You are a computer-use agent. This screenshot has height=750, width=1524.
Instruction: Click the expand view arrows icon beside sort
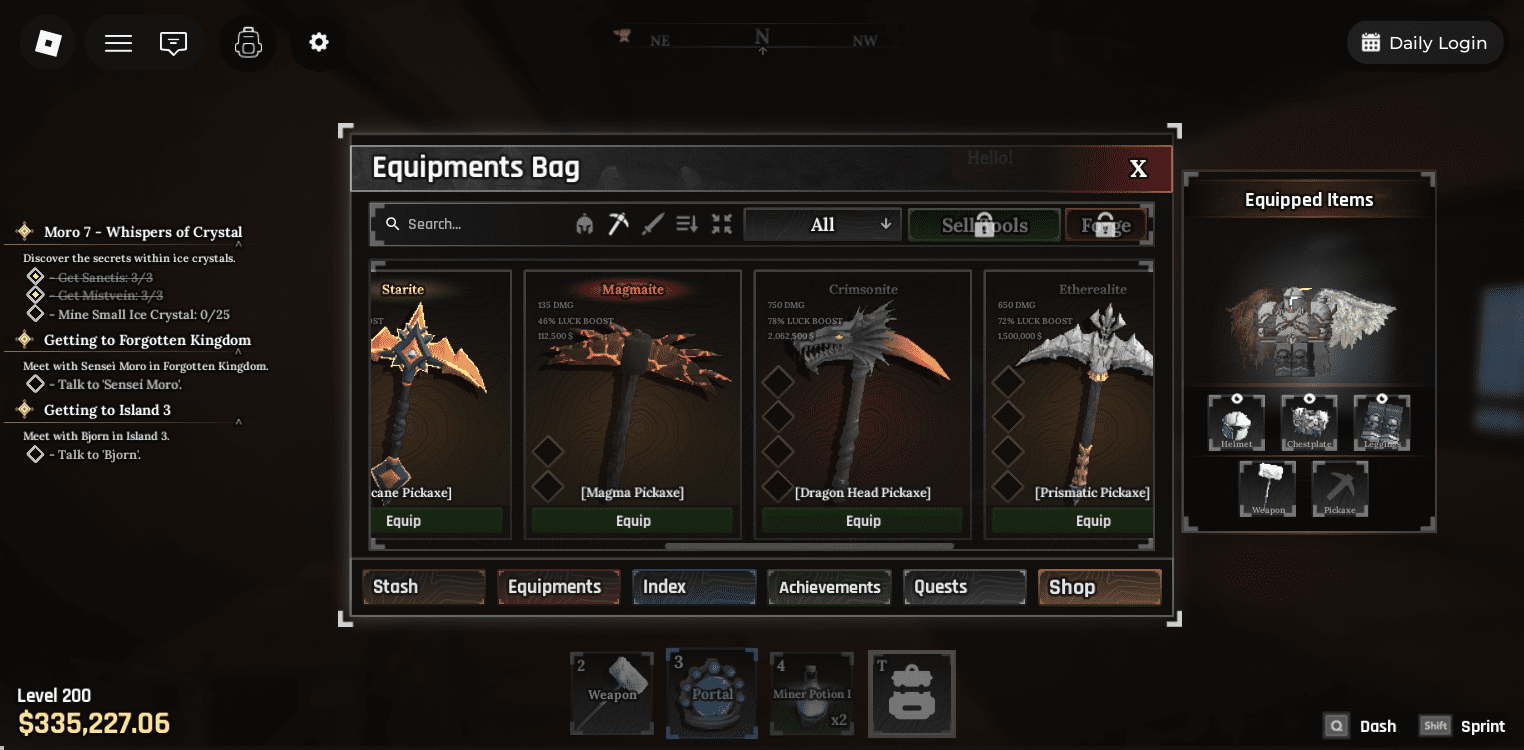pos(721,224)
